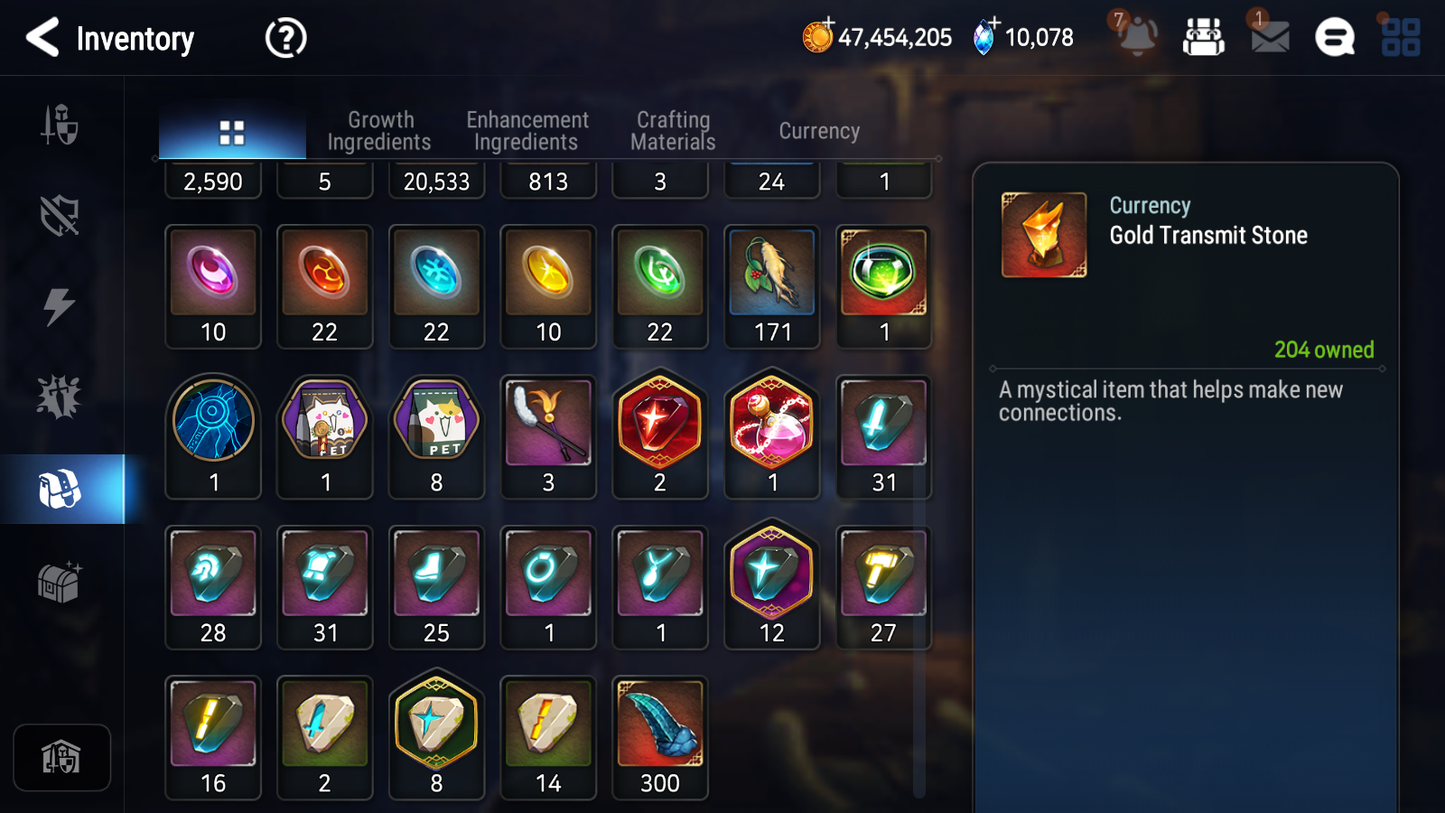The height and width of the screenshot is (813, 1445).
Task: Open the chat bubble icon
Action: [1334, 36]
